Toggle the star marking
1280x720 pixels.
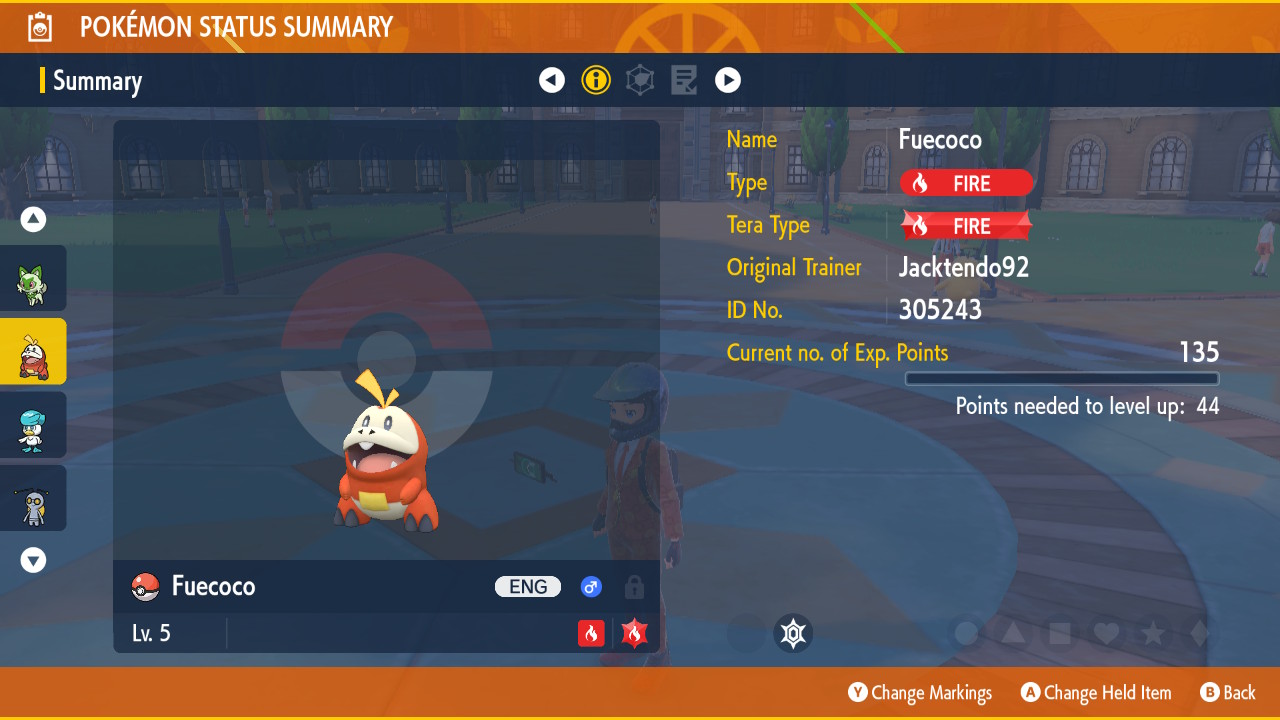[x=1153, y=633]
